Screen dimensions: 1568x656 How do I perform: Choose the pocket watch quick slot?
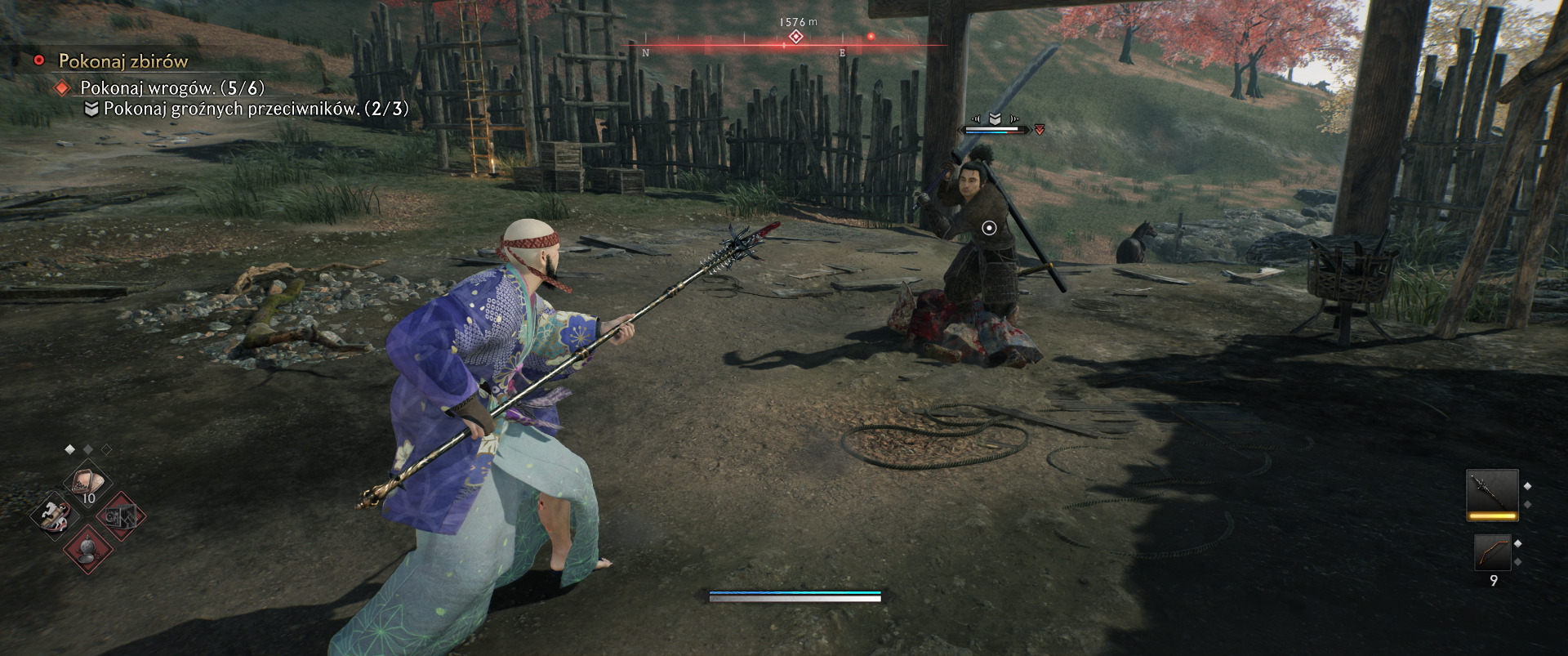pos(88,548)
